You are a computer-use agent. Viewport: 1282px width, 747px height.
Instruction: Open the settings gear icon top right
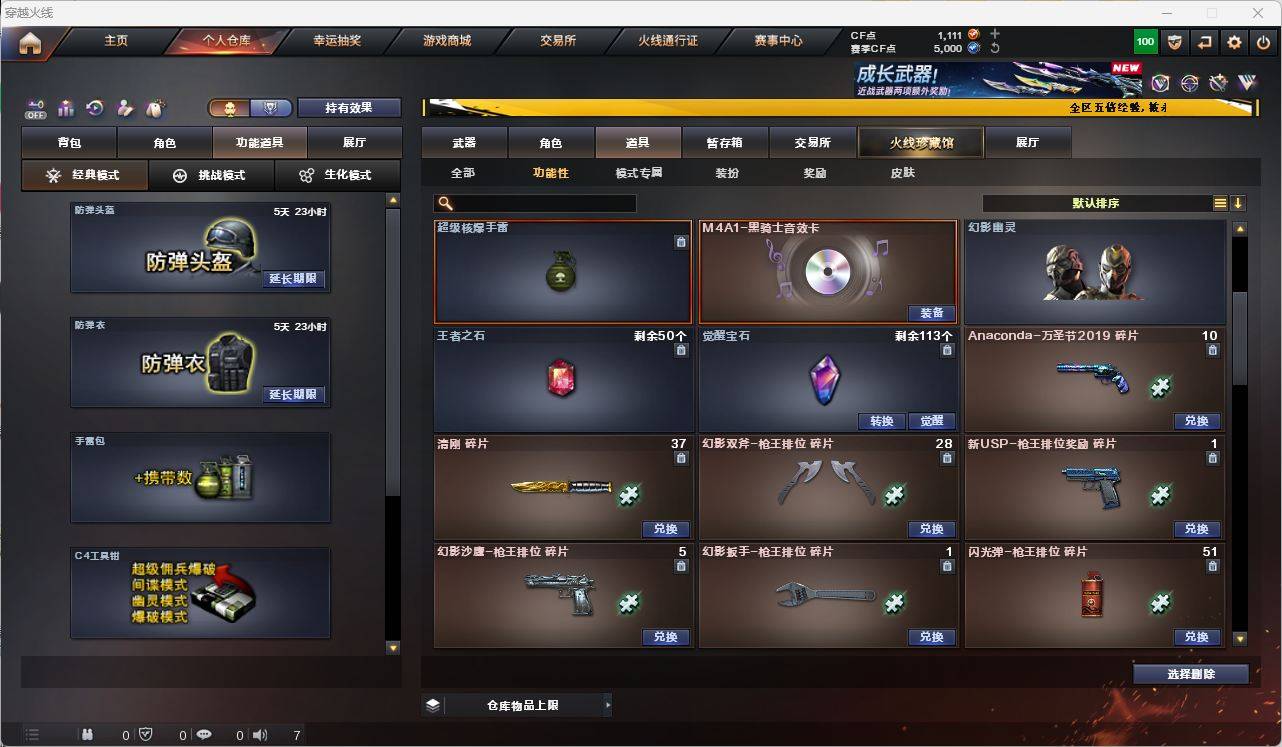click(1233, 41)
